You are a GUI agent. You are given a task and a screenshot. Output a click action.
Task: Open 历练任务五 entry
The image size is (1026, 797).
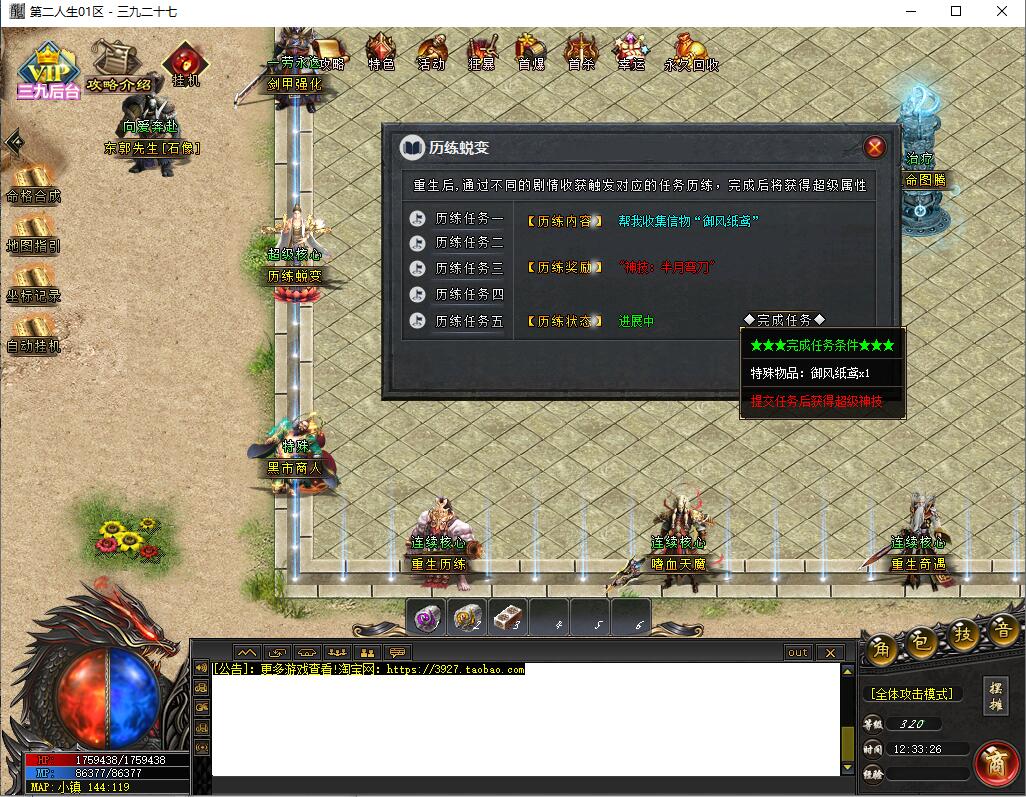tap(468, 321)
